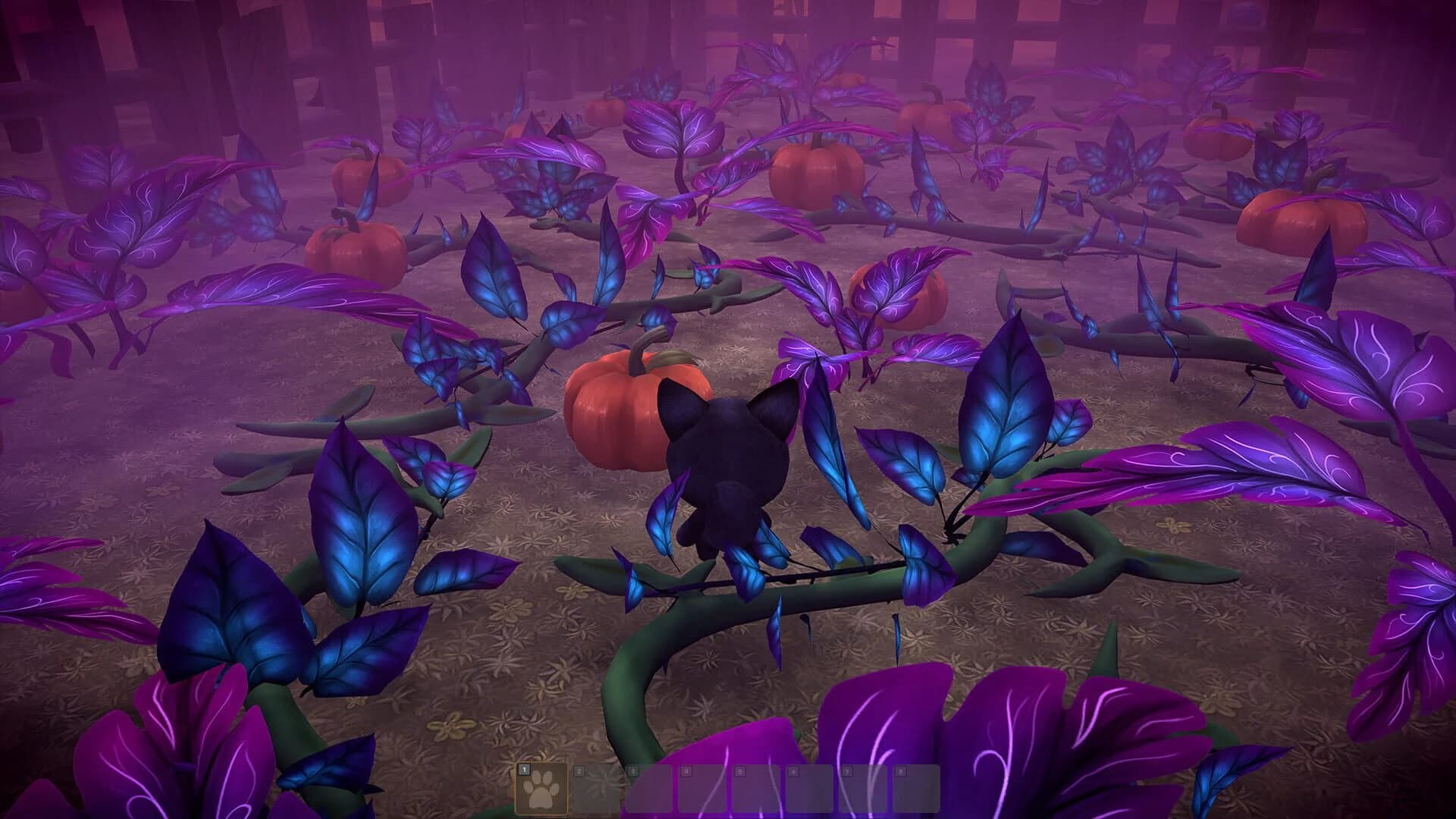Click the last hotbar slot numbered 8
The width and height of the screenshot is (1456, 819).
pos(915,789)
